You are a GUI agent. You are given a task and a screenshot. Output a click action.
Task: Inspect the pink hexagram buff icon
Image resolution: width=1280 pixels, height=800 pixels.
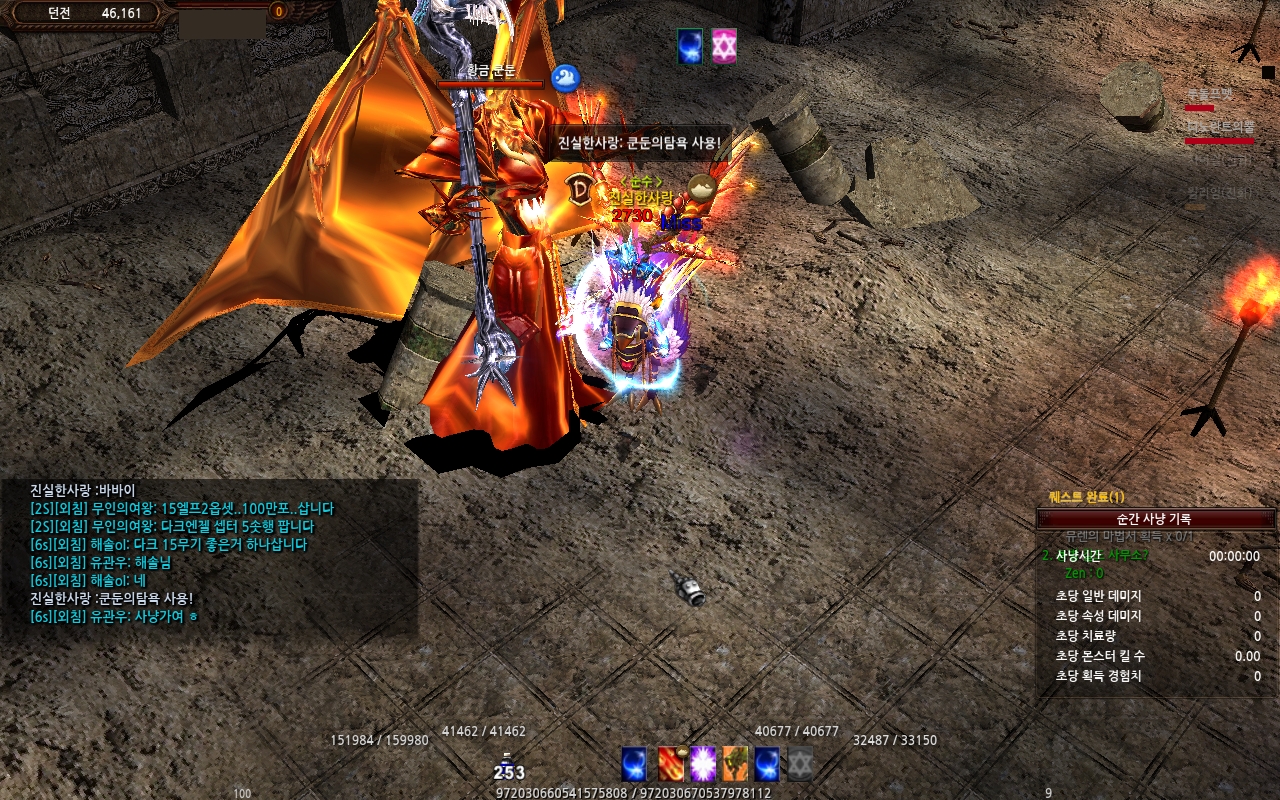pyautogui.click(x=724, y=46)
